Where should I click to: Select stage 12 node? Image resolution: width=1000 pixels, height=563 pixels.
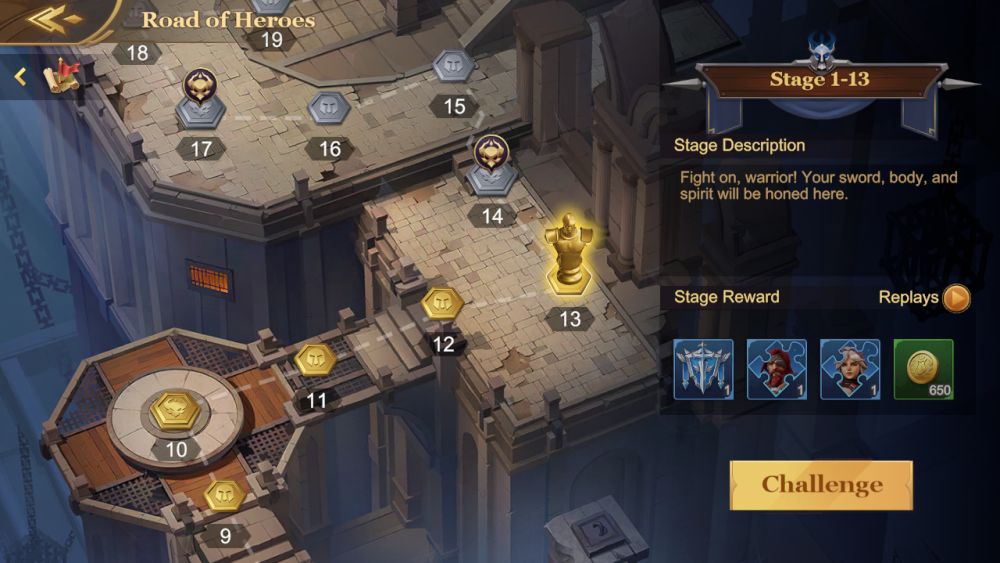click(x=440, y=304)
